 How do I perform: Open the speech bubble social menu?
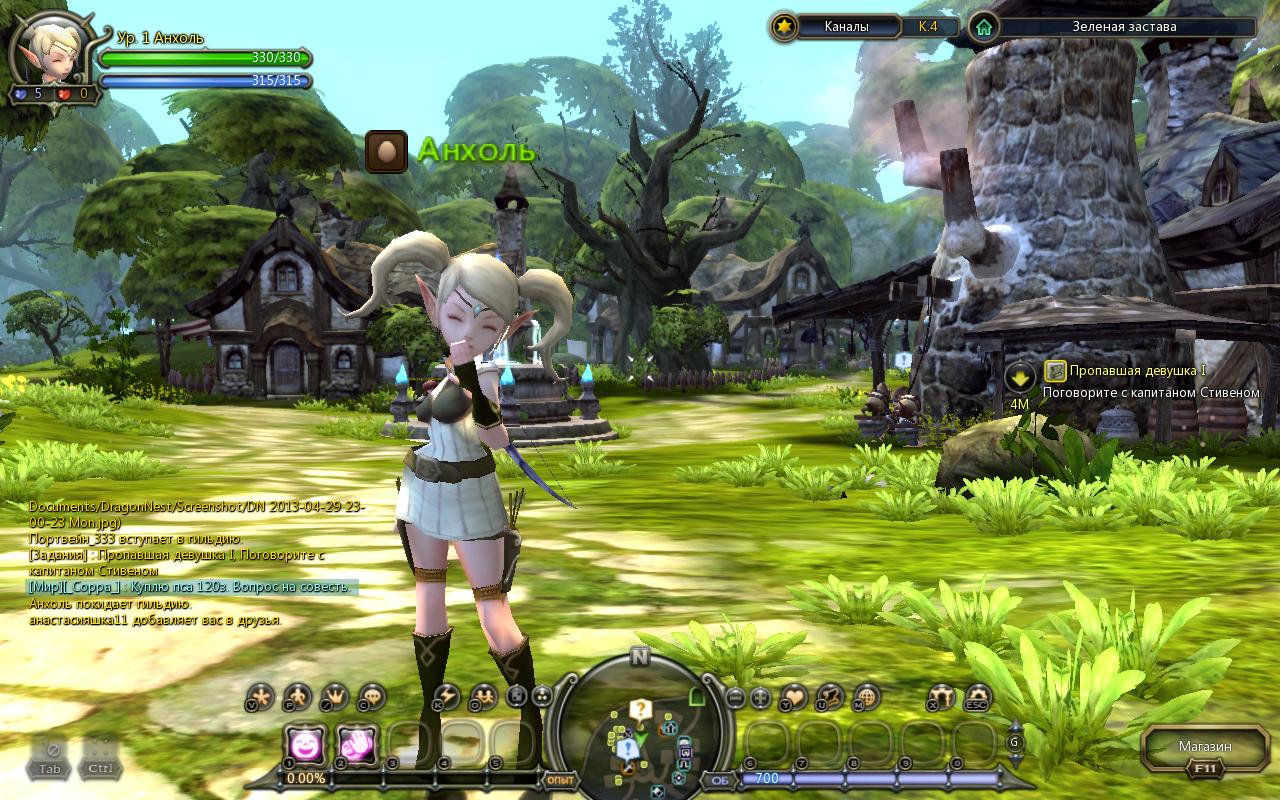click(x=372, y=696)
